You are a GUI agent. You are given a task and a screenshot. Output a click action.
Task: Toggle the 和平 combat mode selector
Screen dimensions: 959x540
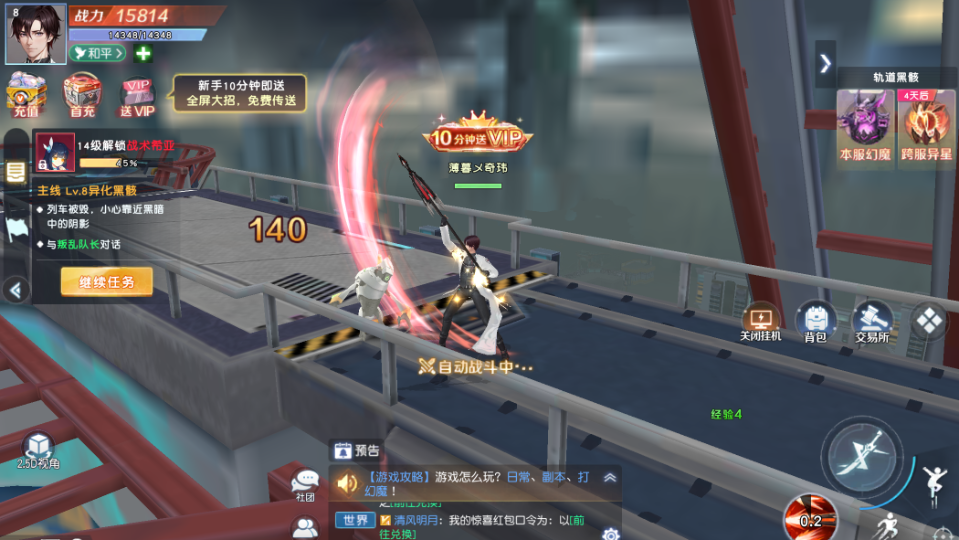coord(98,53)
